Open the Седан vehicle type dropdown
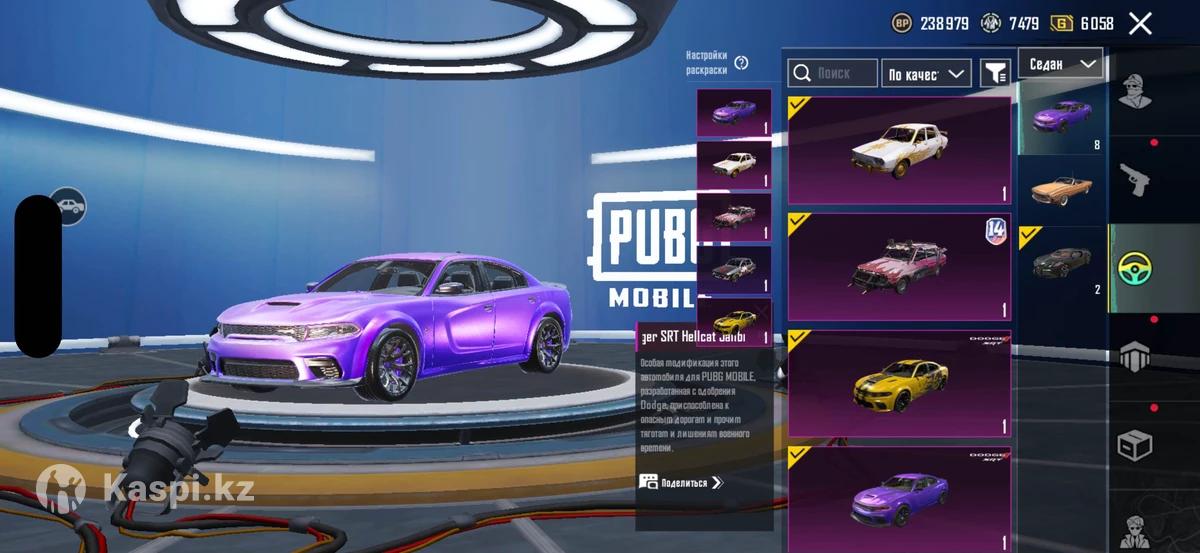 tap(1061, 64)
